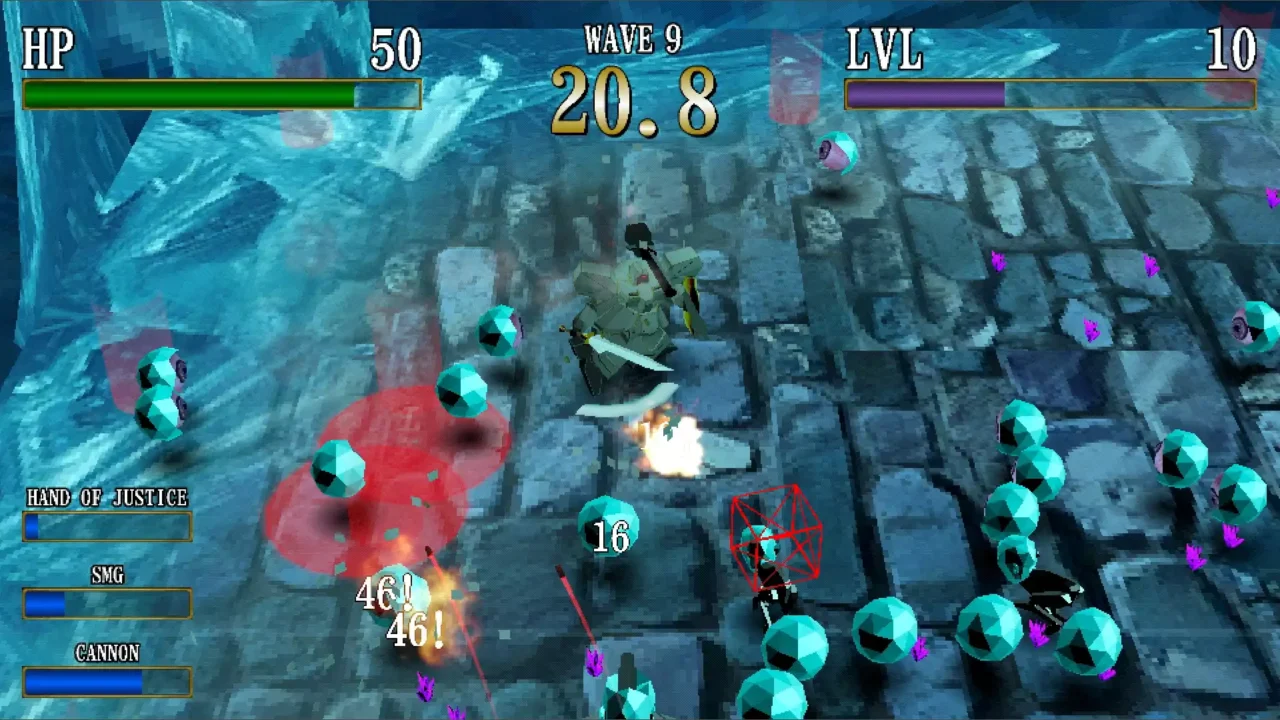The width and height of the screenshot is (1280, 720).
Task: Click the WAVE 9 heading
Action: click(633, 40)
